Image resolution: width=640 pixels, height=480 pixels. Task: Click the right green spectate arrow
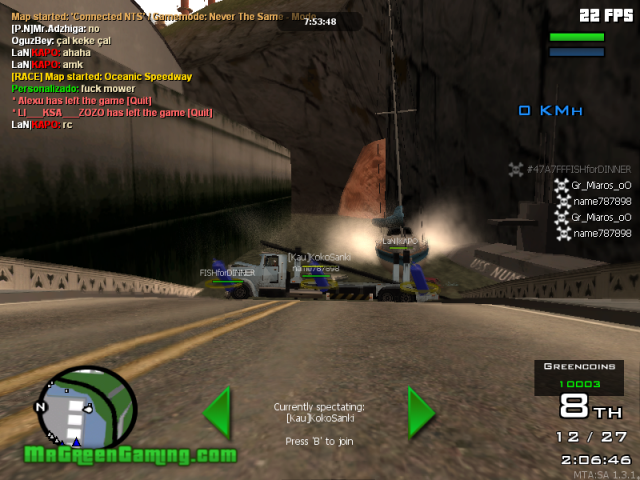pyautogui.click(x=421, y=413)
